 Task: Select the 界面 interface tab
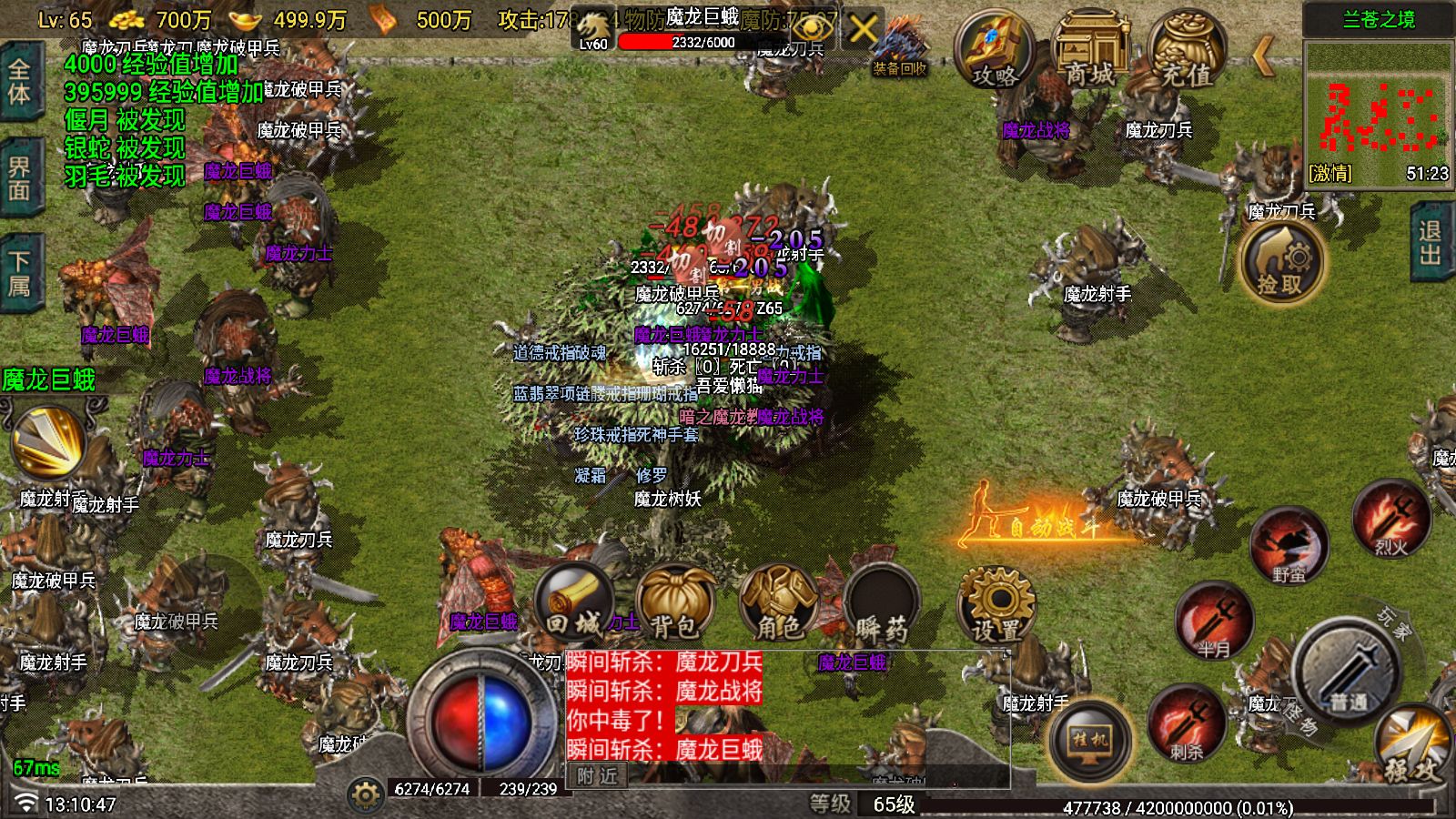coord(20,173)
